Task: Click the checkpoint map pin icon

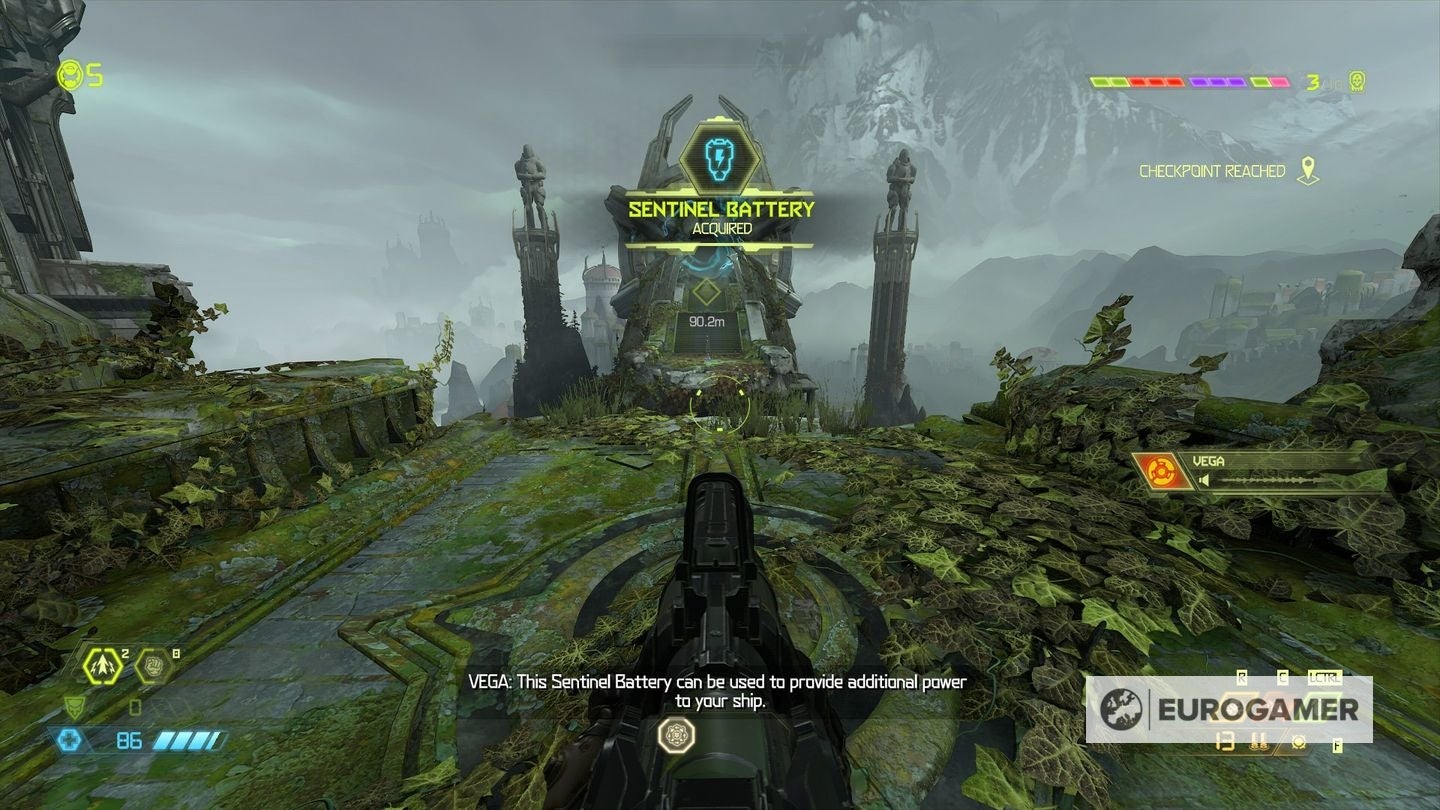Action: 1308,171
